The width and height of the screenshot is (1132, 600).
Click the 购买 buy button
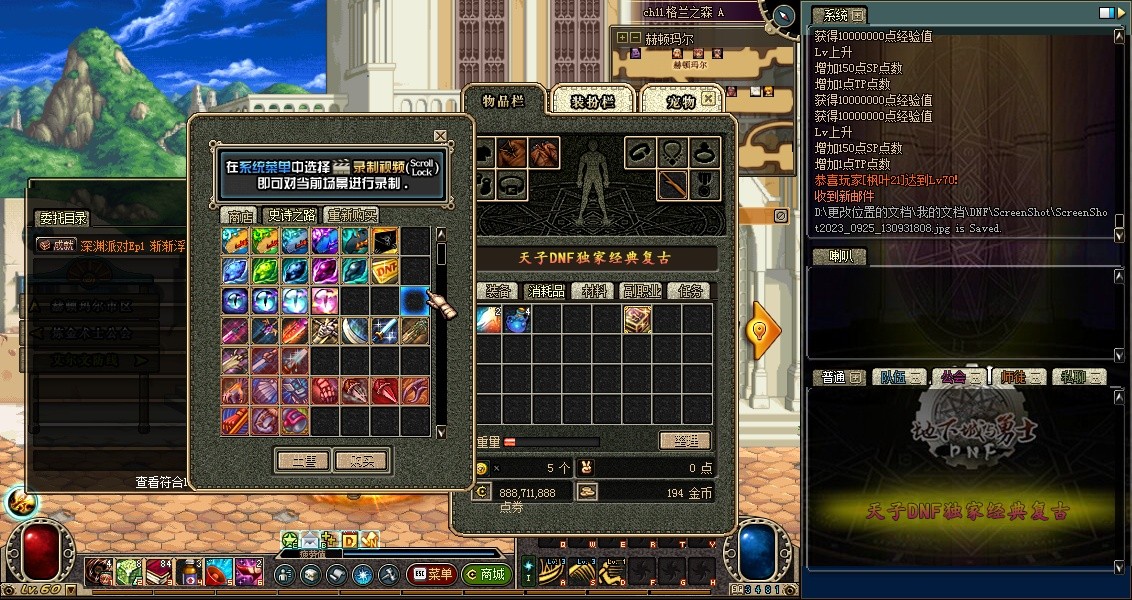click(360, 460)
